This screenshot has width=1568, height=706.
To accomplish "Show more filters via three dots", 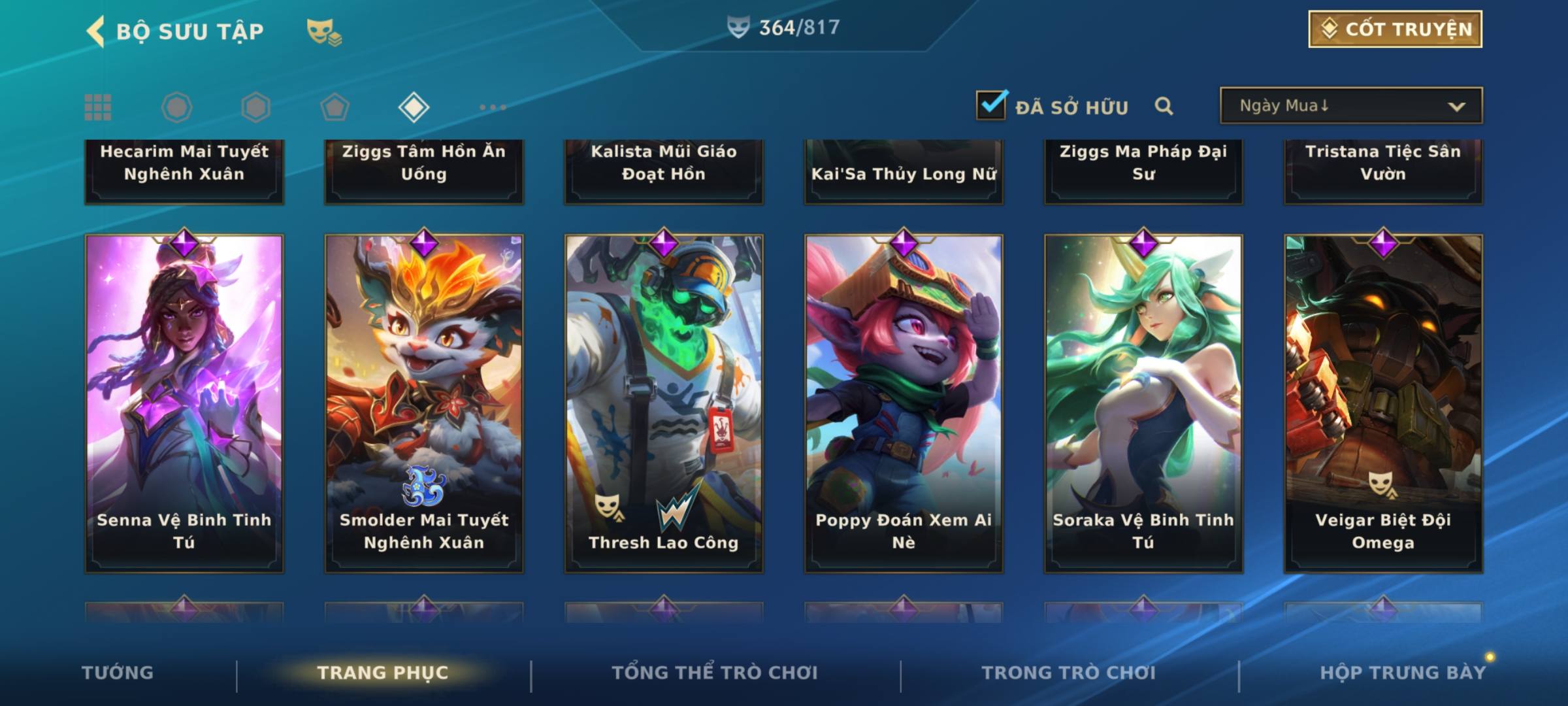I will (x=493, y=107).
